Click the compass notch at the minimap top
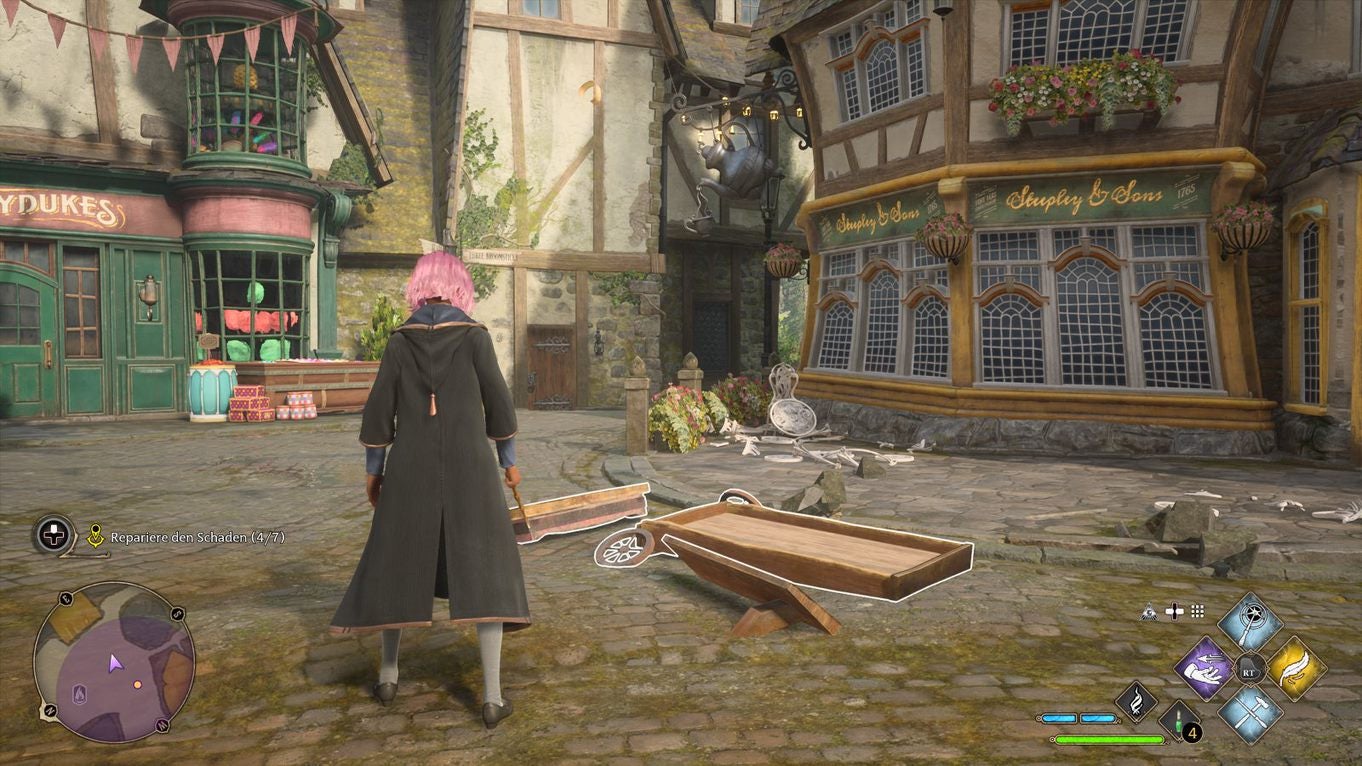Viewport: 1362px width, 766px height. (x=67, y=596)
